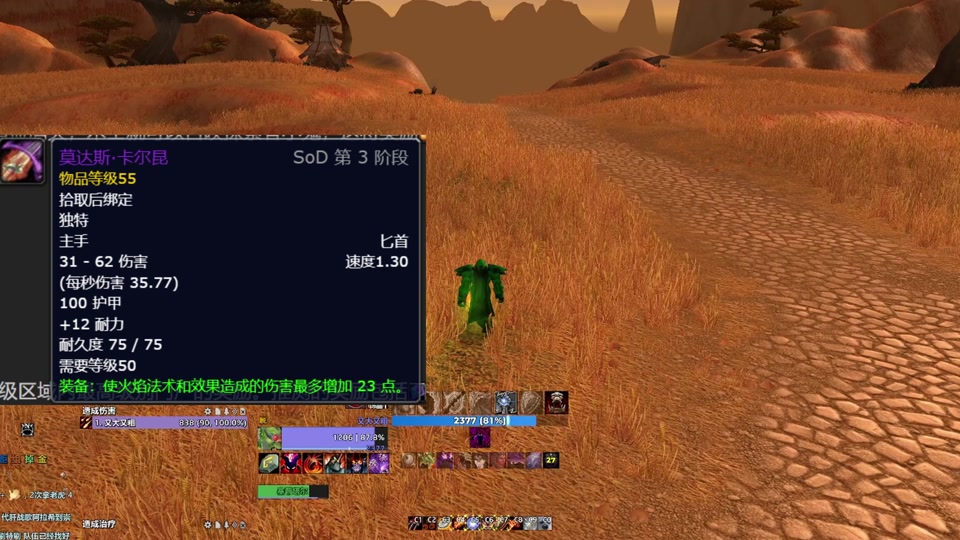Open settings gear on the 造成治疗 meter
This screenshot has height=540, width=960.
coord(208,524)
